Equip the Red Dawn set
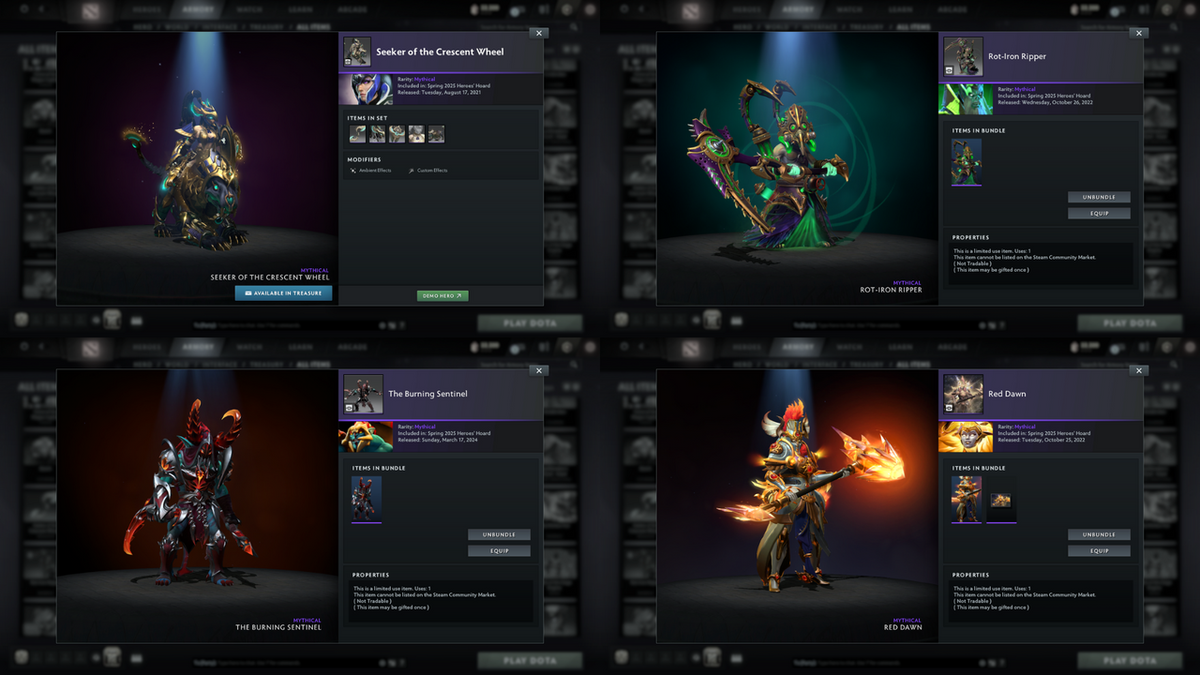1200x675 pixels. (1099, 551)
